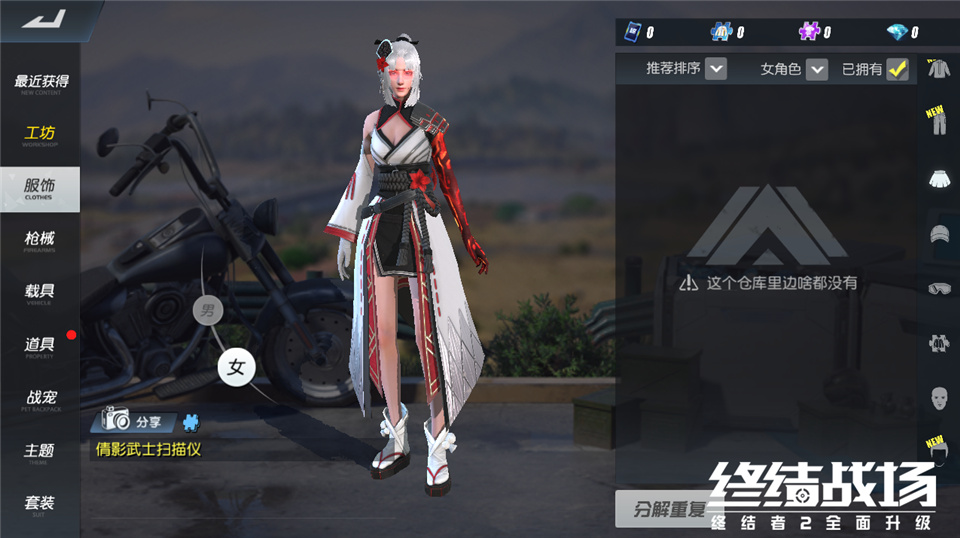
Task: Open the 推荐排序 sort dropdown
Action: coord(715,69)
